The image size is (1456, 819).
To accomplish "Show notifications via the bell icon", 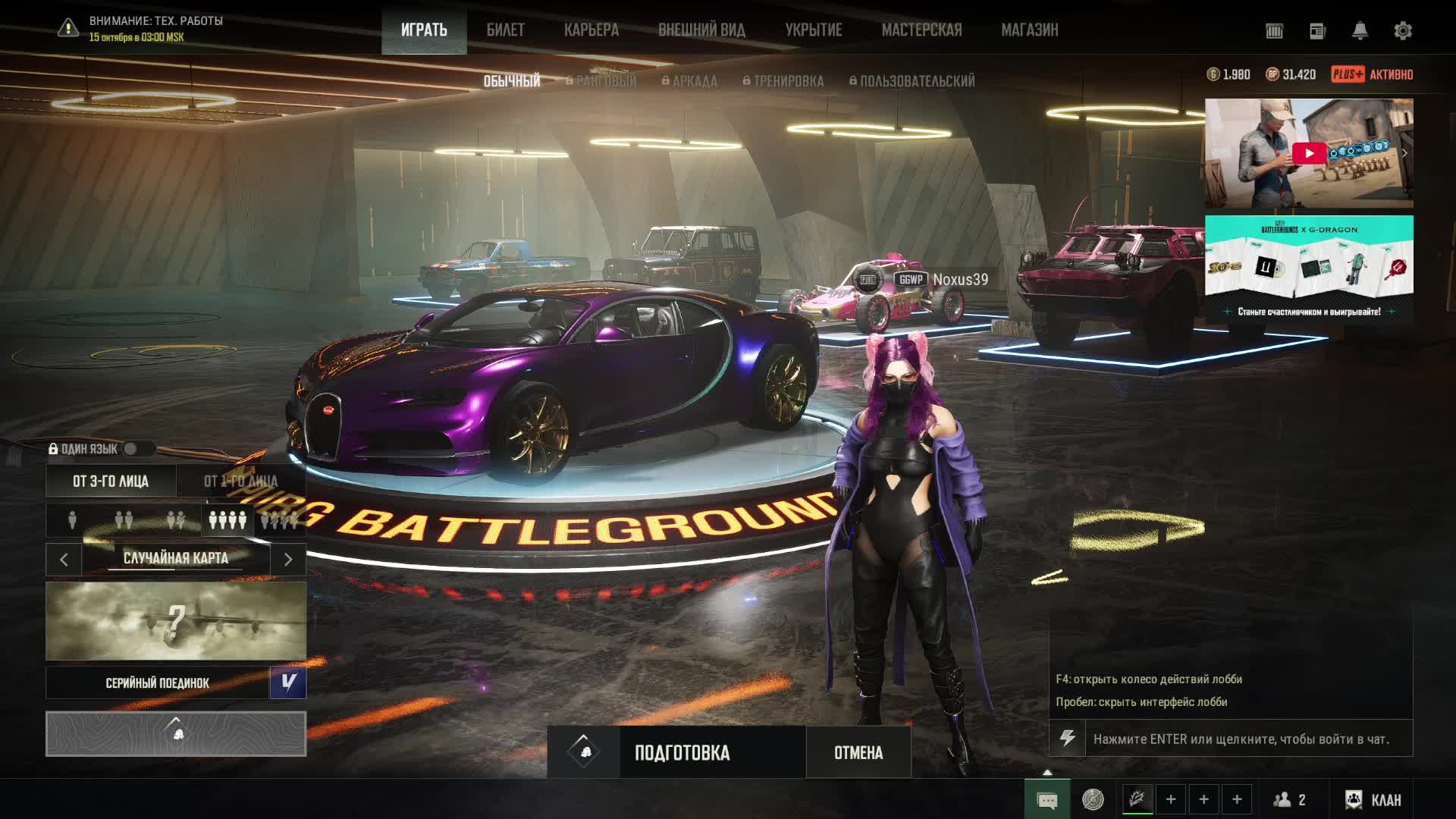I will (x=1360, y=31).
